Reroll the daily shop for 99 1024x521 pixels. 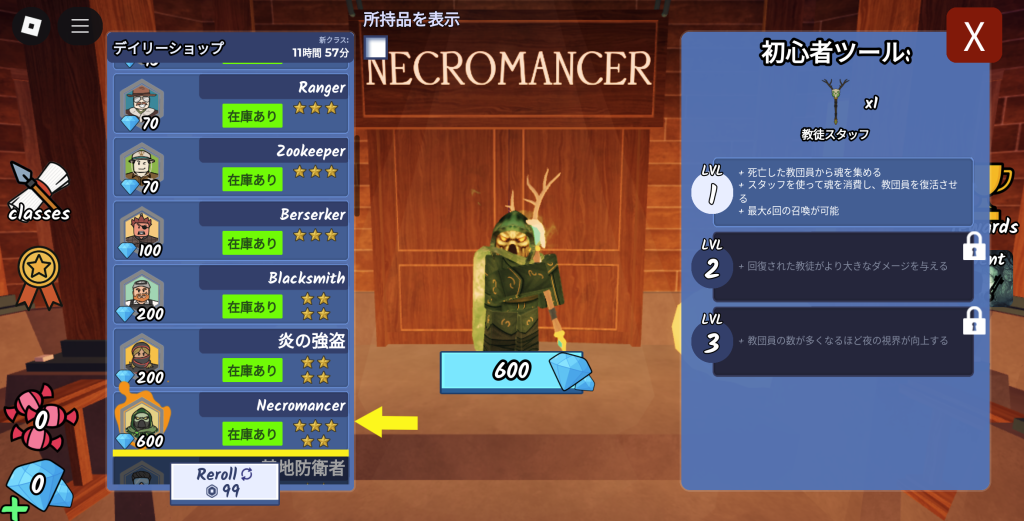[x=223, y=481]
